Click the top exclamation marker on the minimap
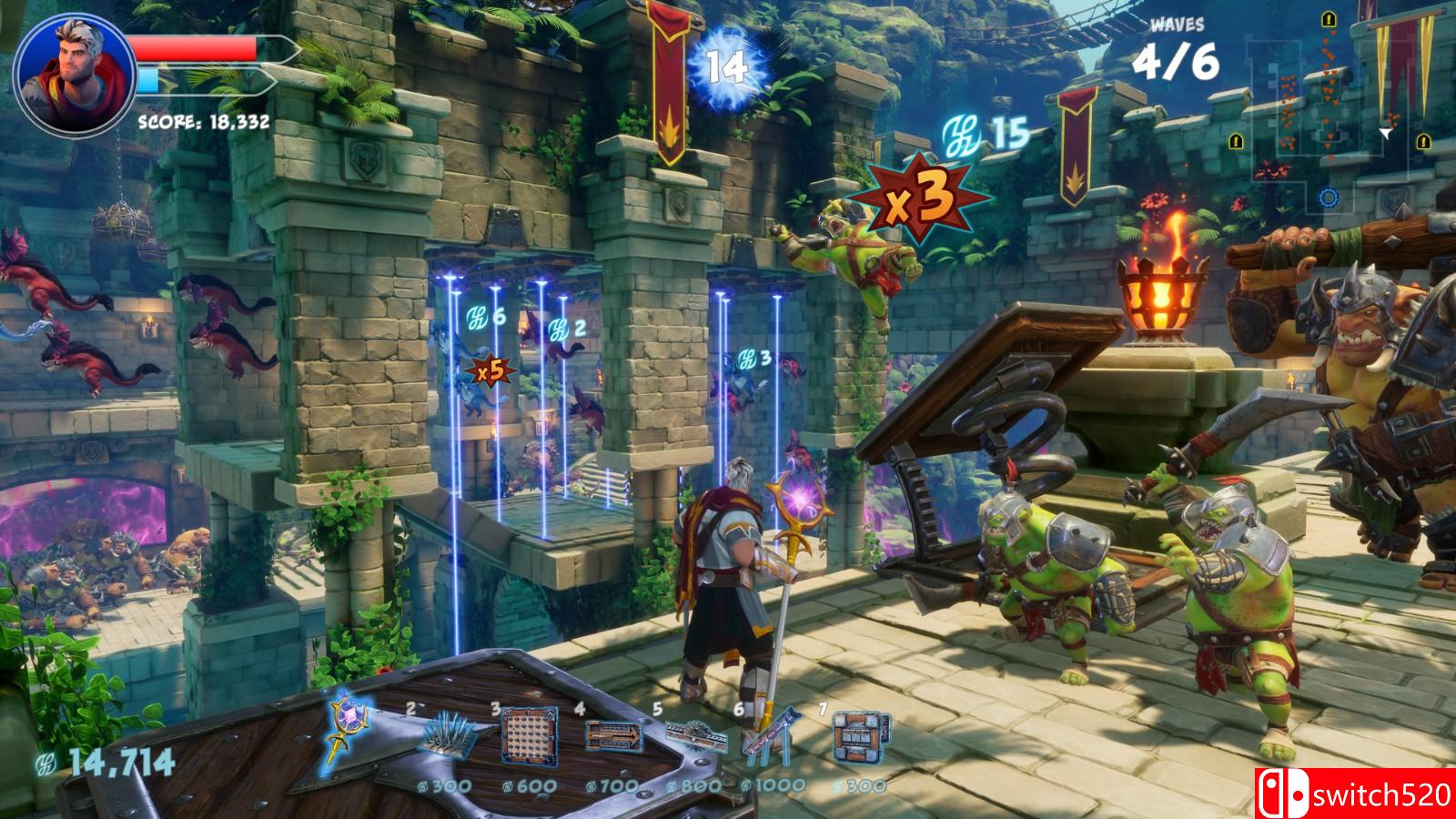Screen dimensions: 1456x819 pos(1329,19)
